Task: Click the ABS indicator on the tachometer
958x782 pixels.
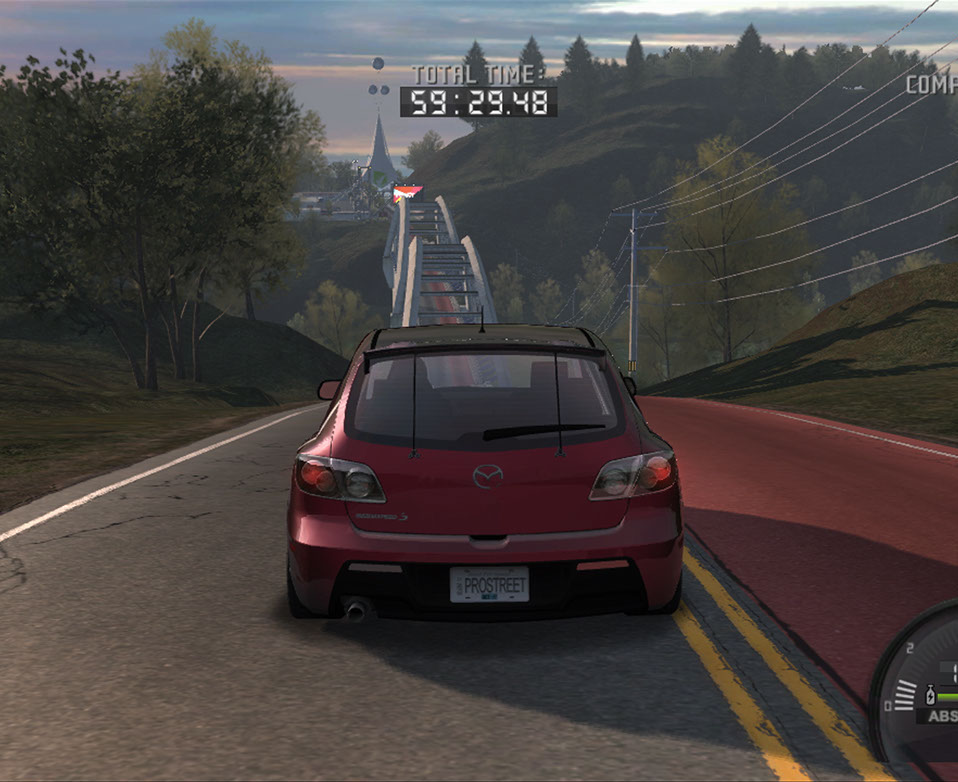Action: click(942, 715)
